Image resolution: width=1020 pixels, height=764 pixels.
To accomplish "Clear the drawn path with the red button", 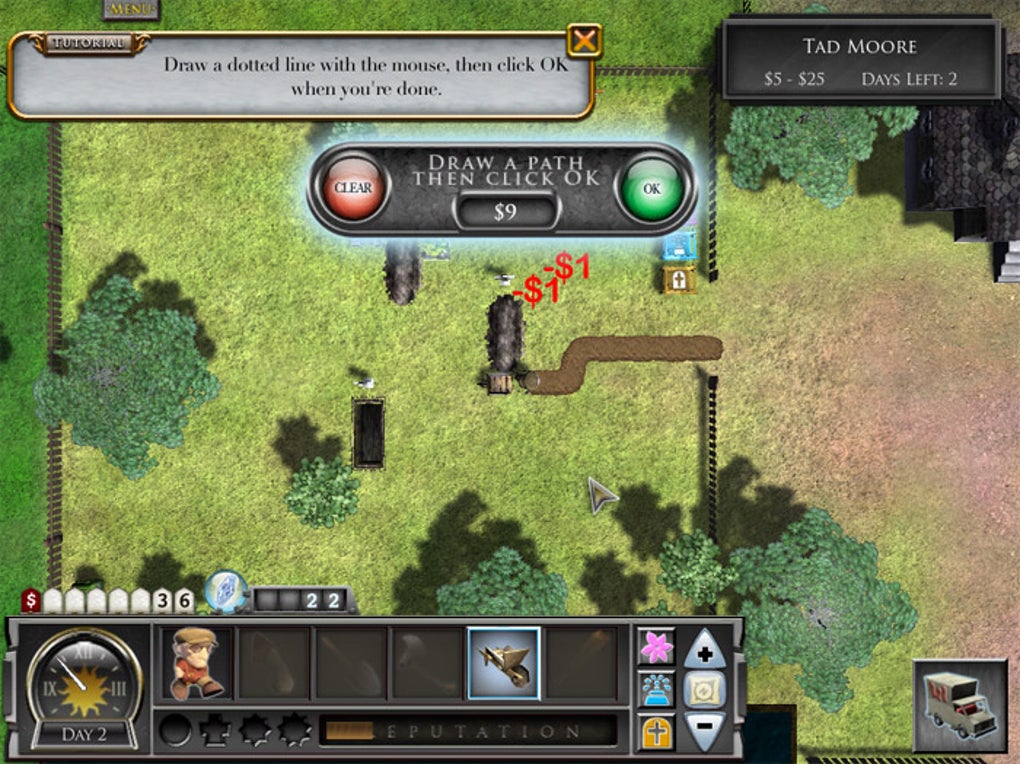I will (x=353, y=188).
